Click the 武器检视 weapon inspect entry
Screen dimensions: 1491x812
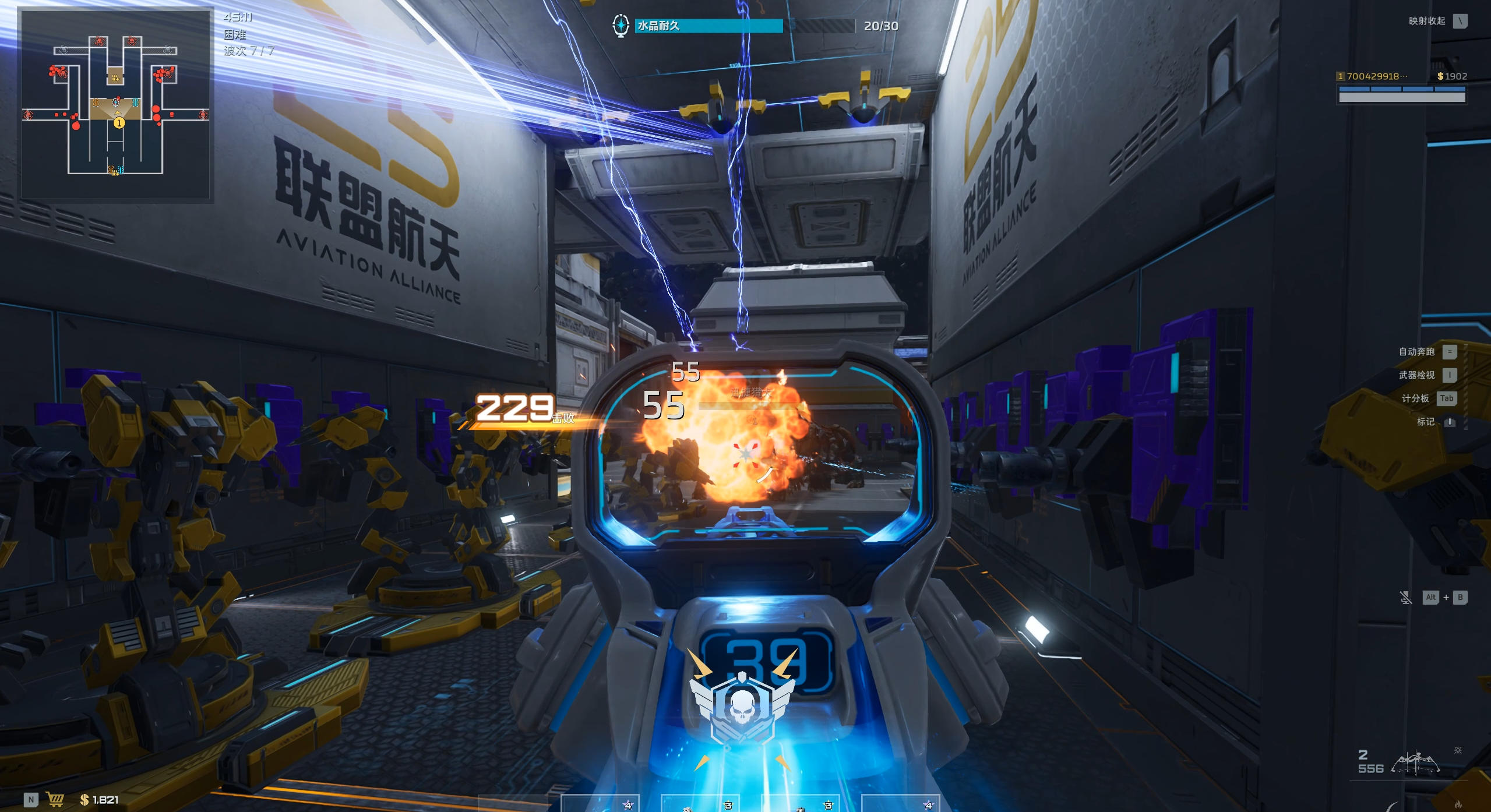(x=1416, y=375)
